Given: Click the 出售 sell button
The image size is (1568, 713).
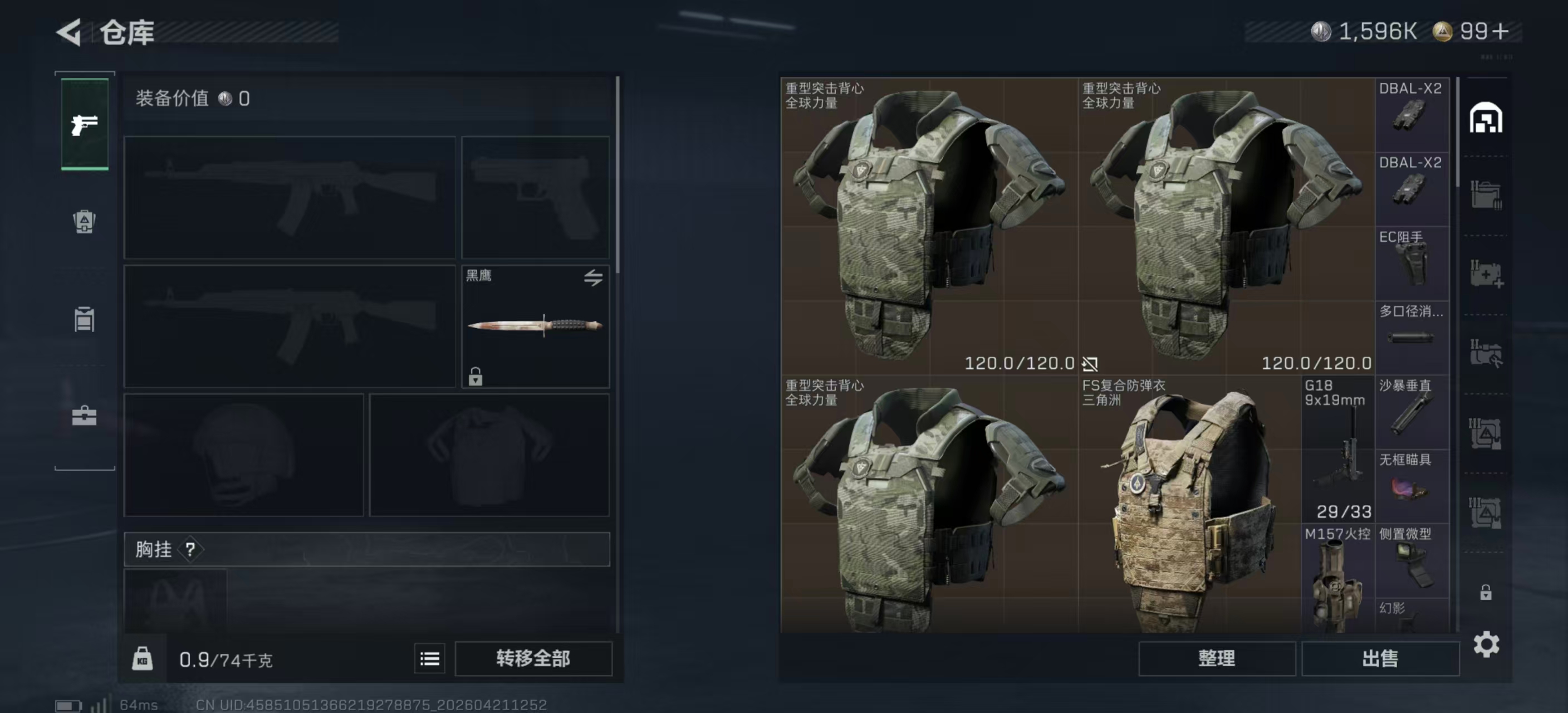Looking at the screenshot, I should (x=1380, y=658).
